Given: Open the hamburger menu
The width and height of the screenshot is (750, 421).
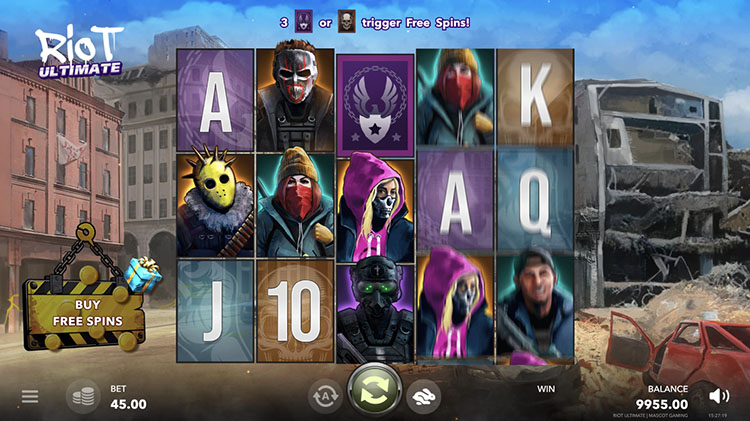Looking at the screenshot, I should 30,397.
